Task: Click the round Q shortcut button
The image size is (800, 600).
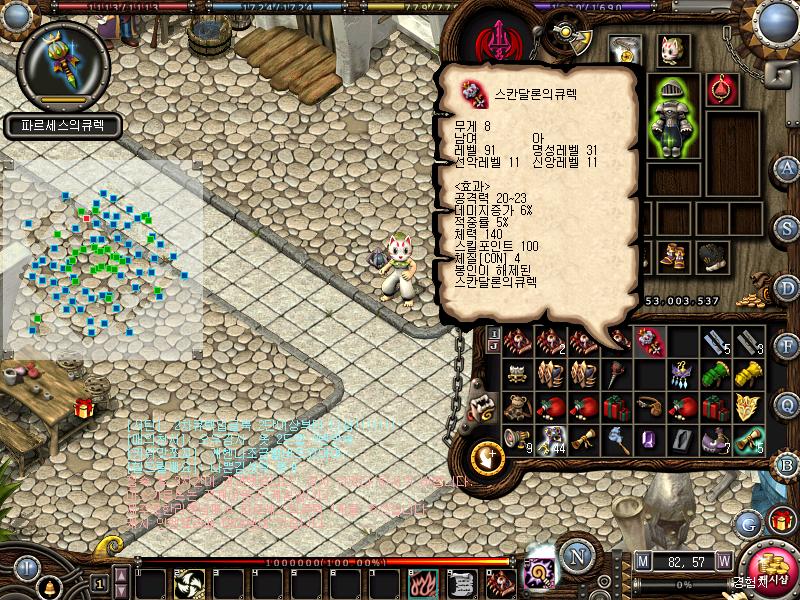Action: [787, 404]
